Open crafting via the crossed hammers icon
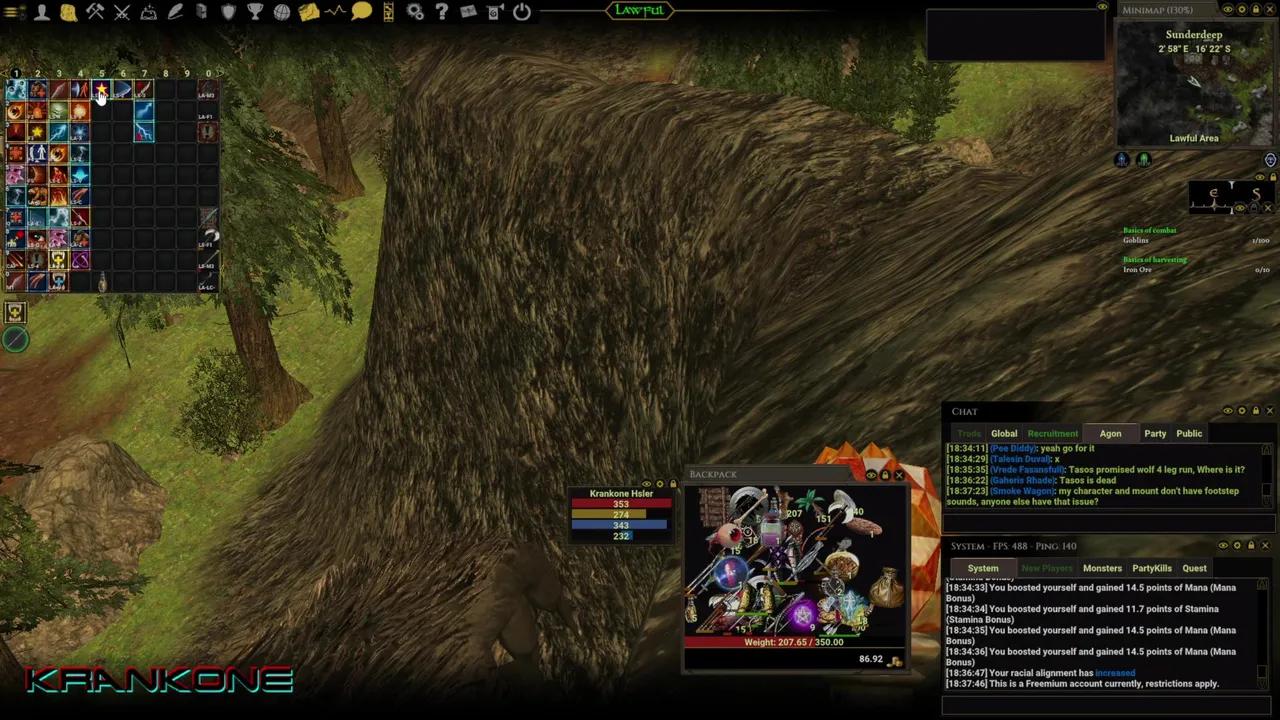Viewport: 1280px width, 720px height. coord(94,11)
